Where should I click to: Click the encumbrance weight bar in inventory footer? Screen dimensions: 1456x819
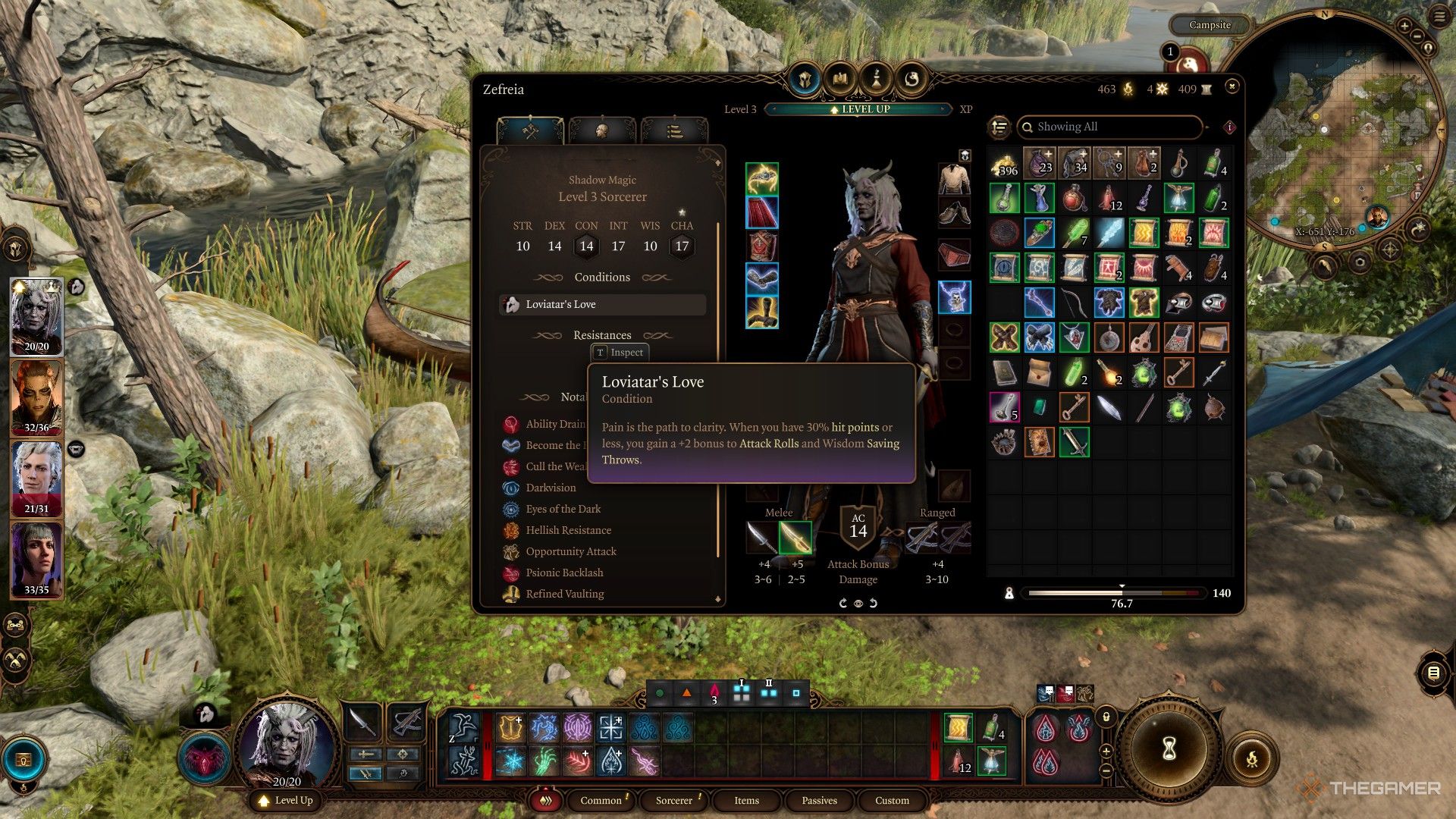click(1115, 593)
